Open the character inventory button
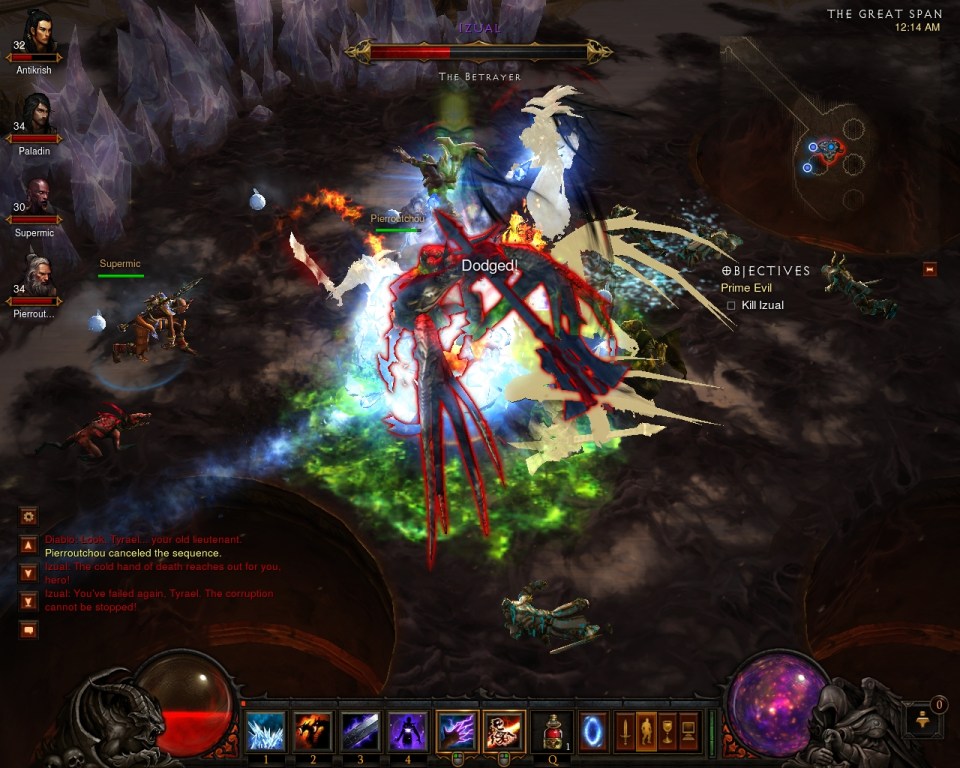The width and height of the screenshot is (960, 768). point(645,731)
